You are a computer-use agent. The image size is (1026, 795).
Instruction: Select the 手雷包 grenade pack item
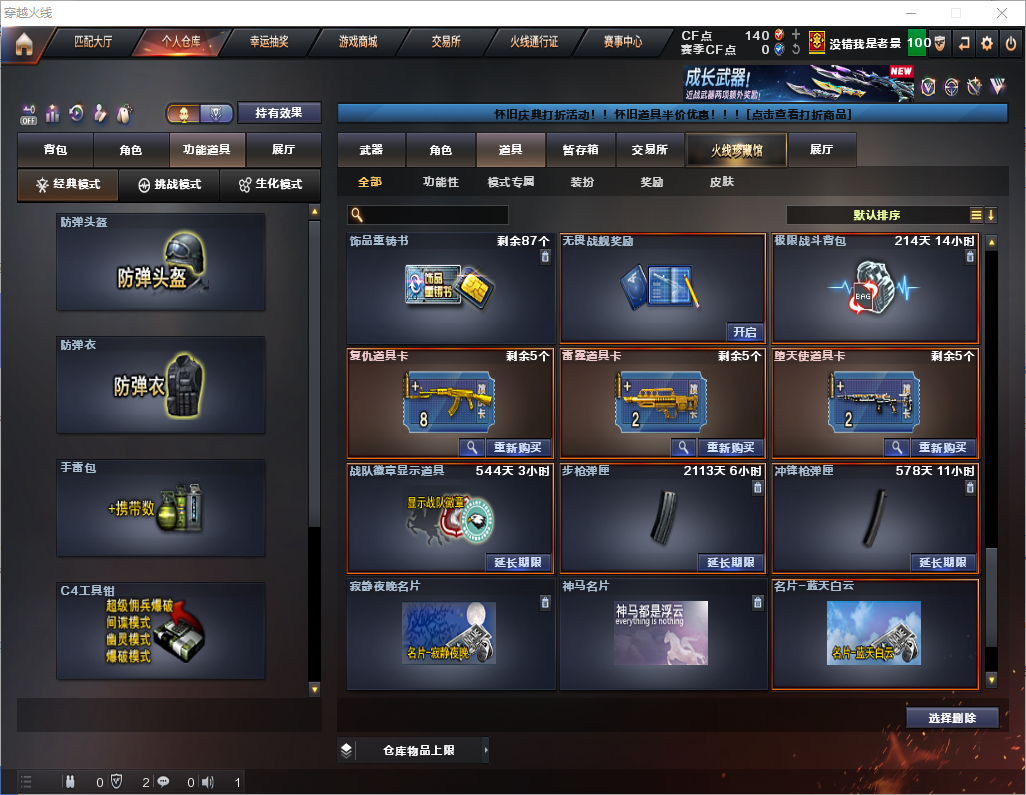(161, 508)
